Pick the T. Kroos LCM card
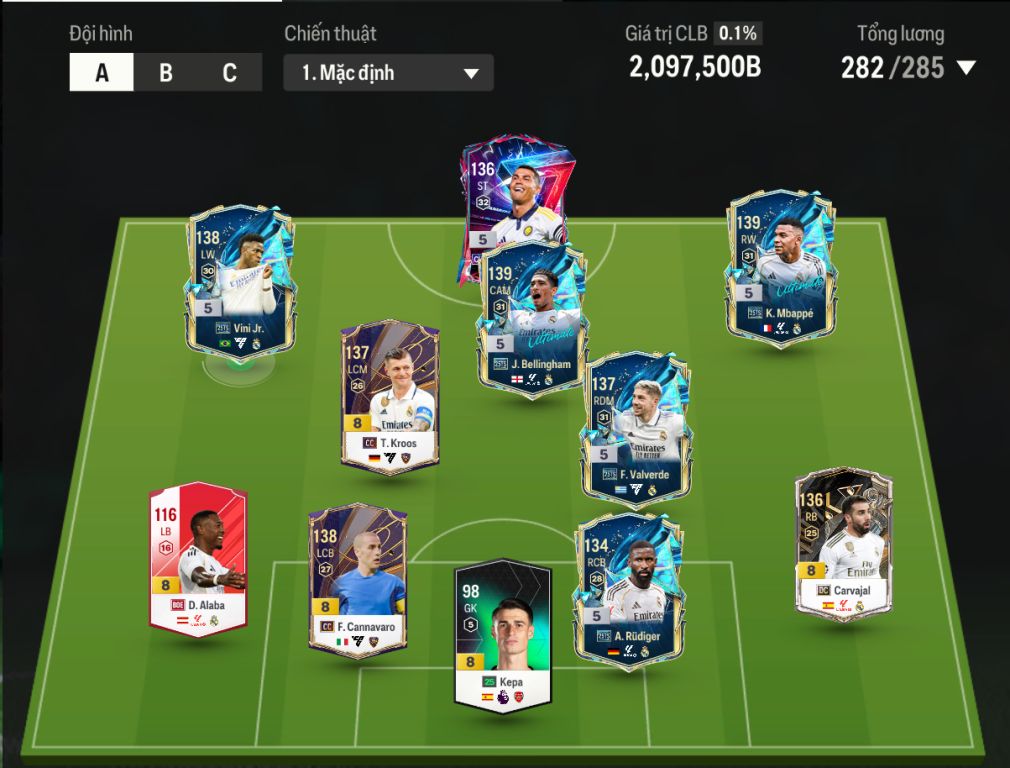This screenshot has width=1010, height=768. pyautogui.click(x=390, y=395)
